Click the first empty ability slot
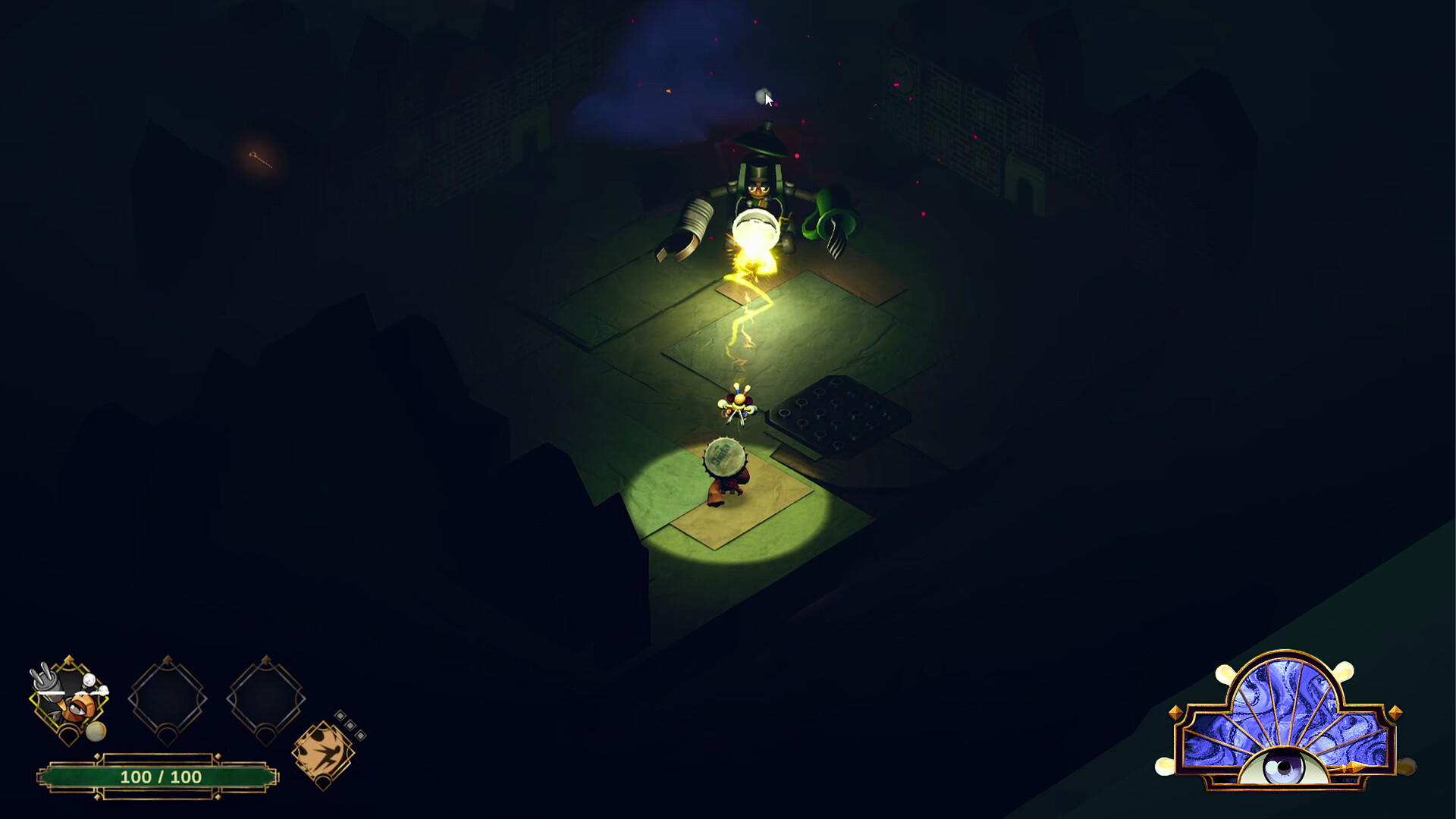The image size is (1456, 819). tap(165, 698)
